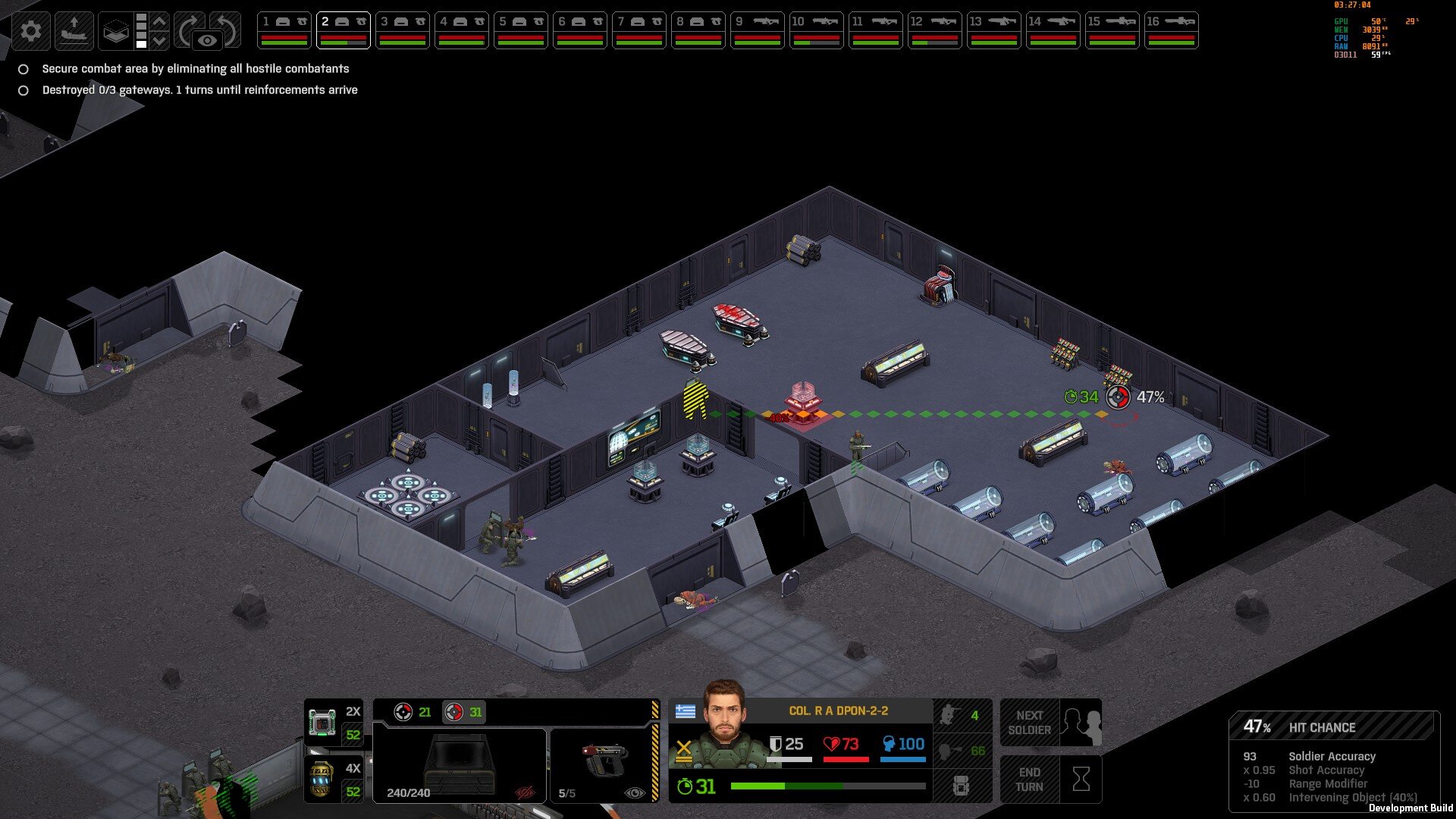Select soldier number 12 in roster
The image size is (1456, 819).
(935, 30)
